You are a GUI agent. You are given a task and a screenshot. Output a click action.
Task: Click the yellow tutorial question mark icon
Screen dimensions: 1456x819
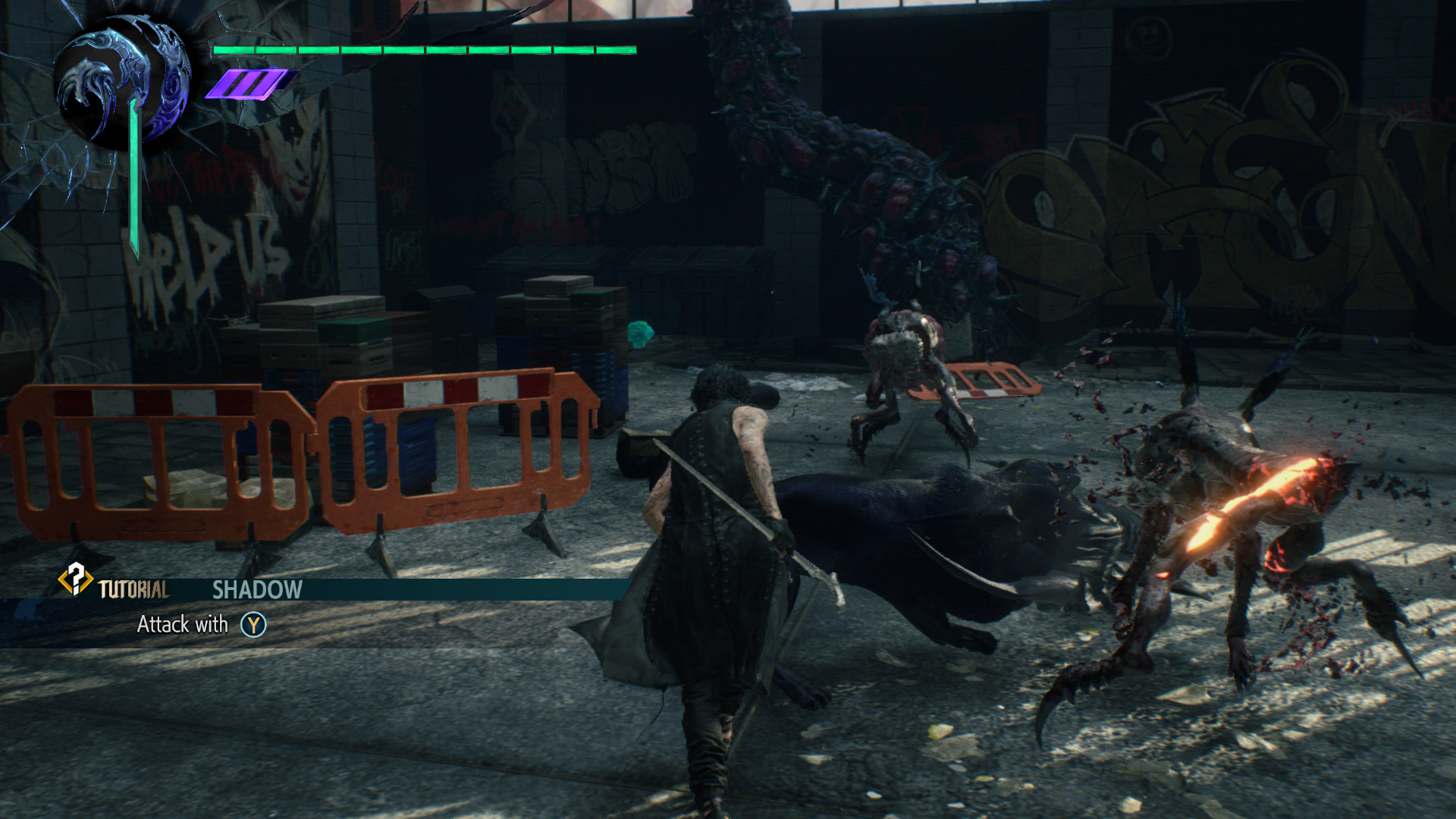pyautogui.click(x=75, y=579)
